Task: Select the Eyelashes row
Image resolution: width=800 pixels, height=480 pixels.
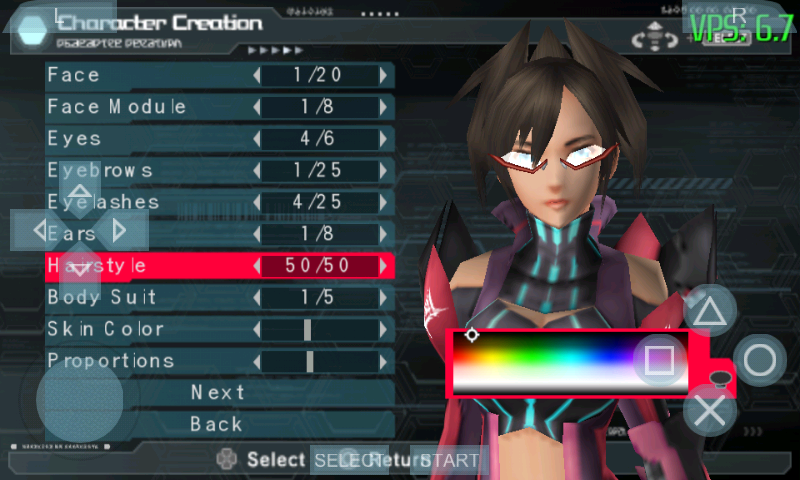Action: coord(150,202)
